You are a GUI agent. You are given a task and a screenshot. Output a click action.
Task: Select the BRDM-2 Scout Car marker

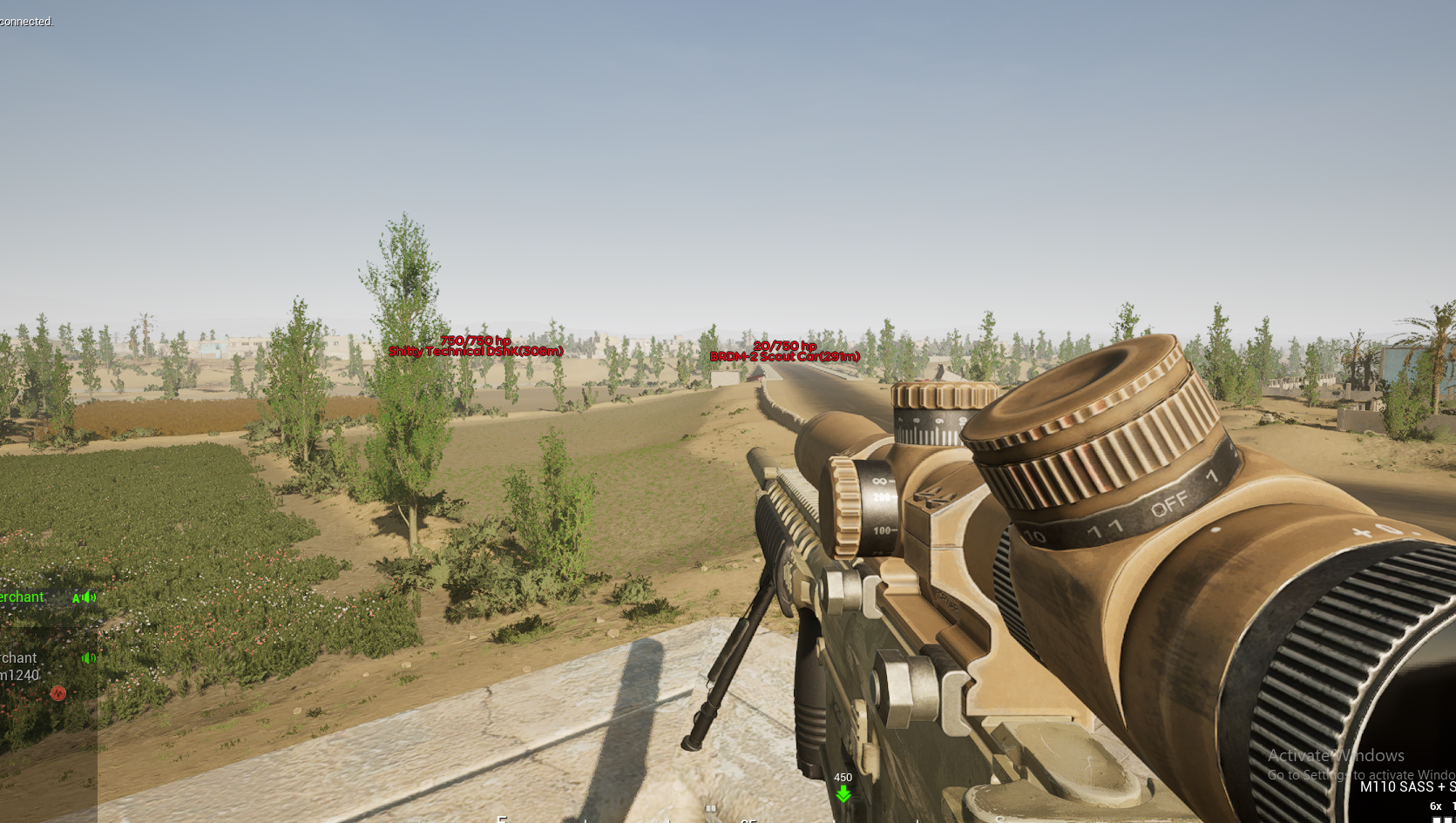tap(784, 356)
